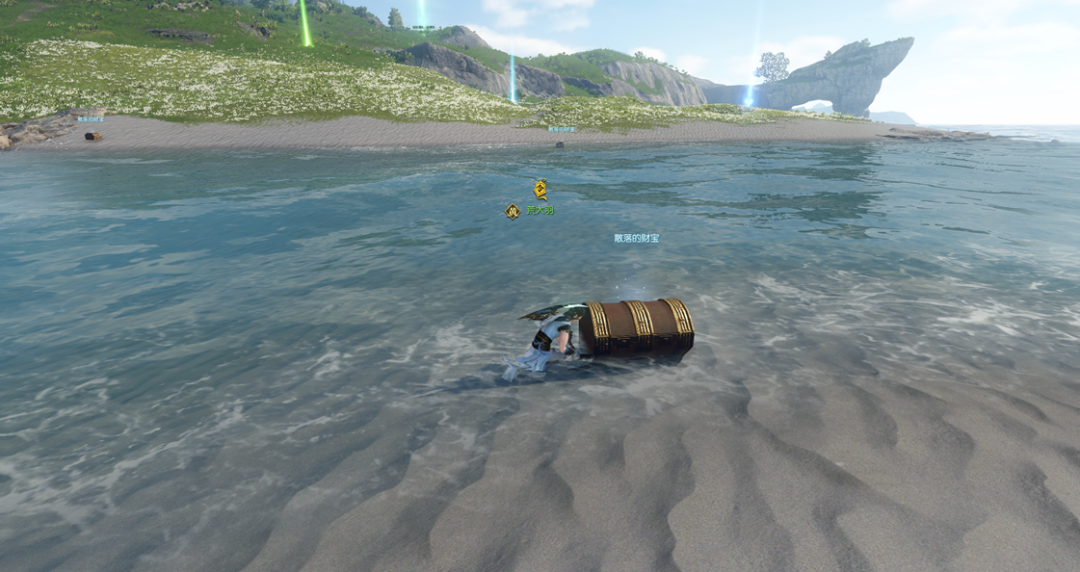Select the 荒大羽 player nameplate
The height and width of the screenshot is (572, 1080).
click(539, 211)
